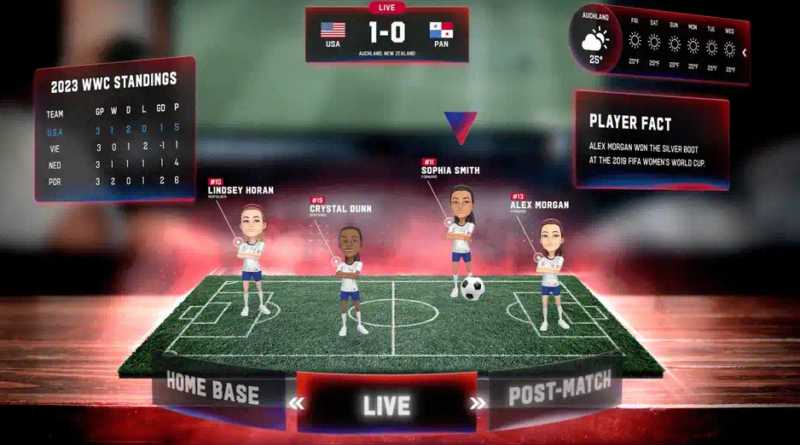Image resolution: width=800 pixels, height=445 pixels.
Task: Click the left double-arrow beside Live
Action: click(x=296, y=404)
